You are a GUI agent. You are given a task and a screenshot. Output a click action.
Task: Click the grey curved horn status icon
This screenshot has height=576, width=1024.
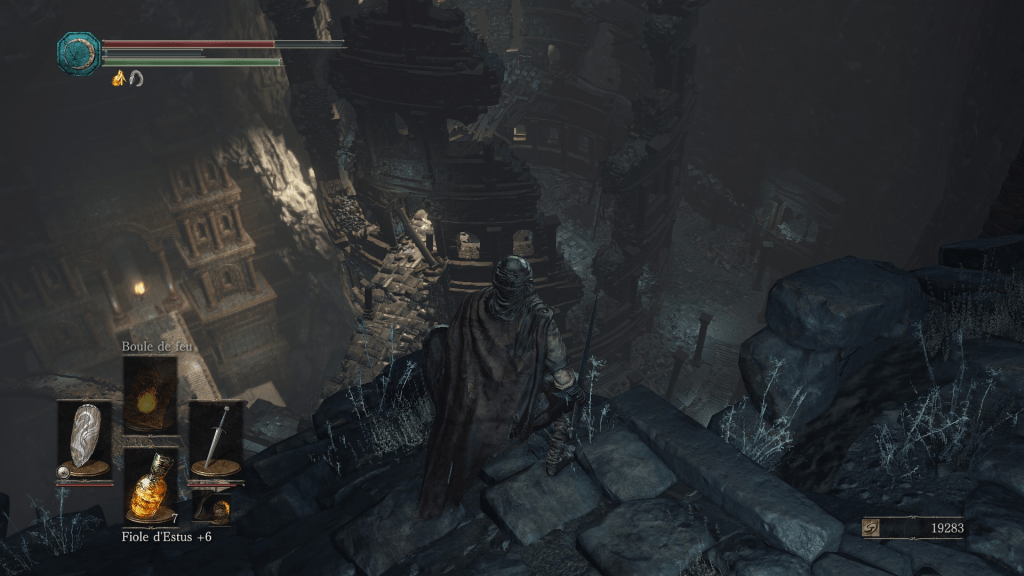135,78
